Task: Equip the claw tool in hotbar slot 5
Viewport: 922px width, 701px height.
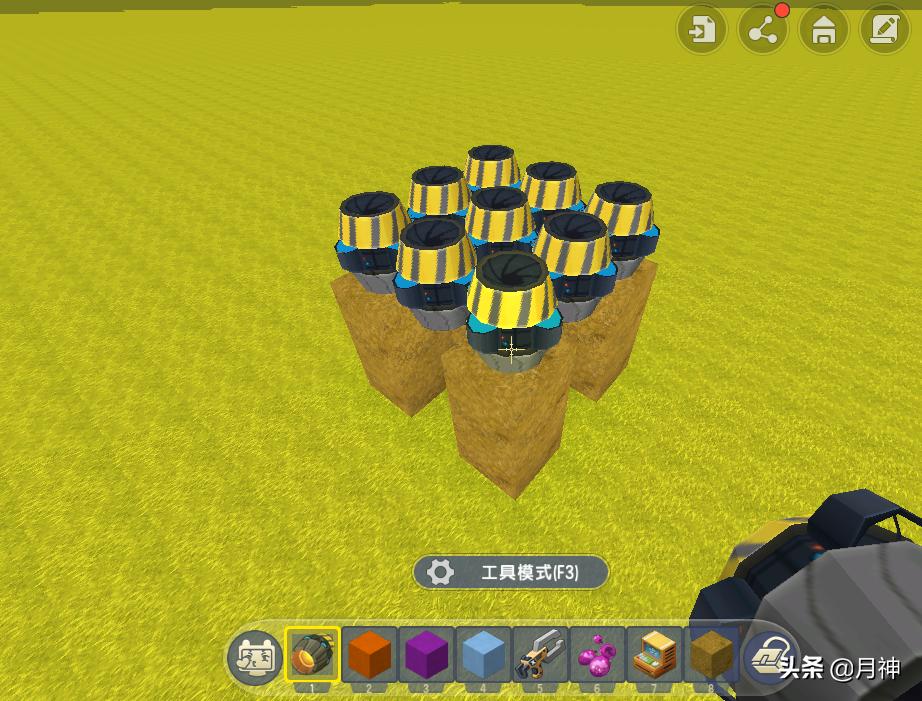Action: point(540,655)
